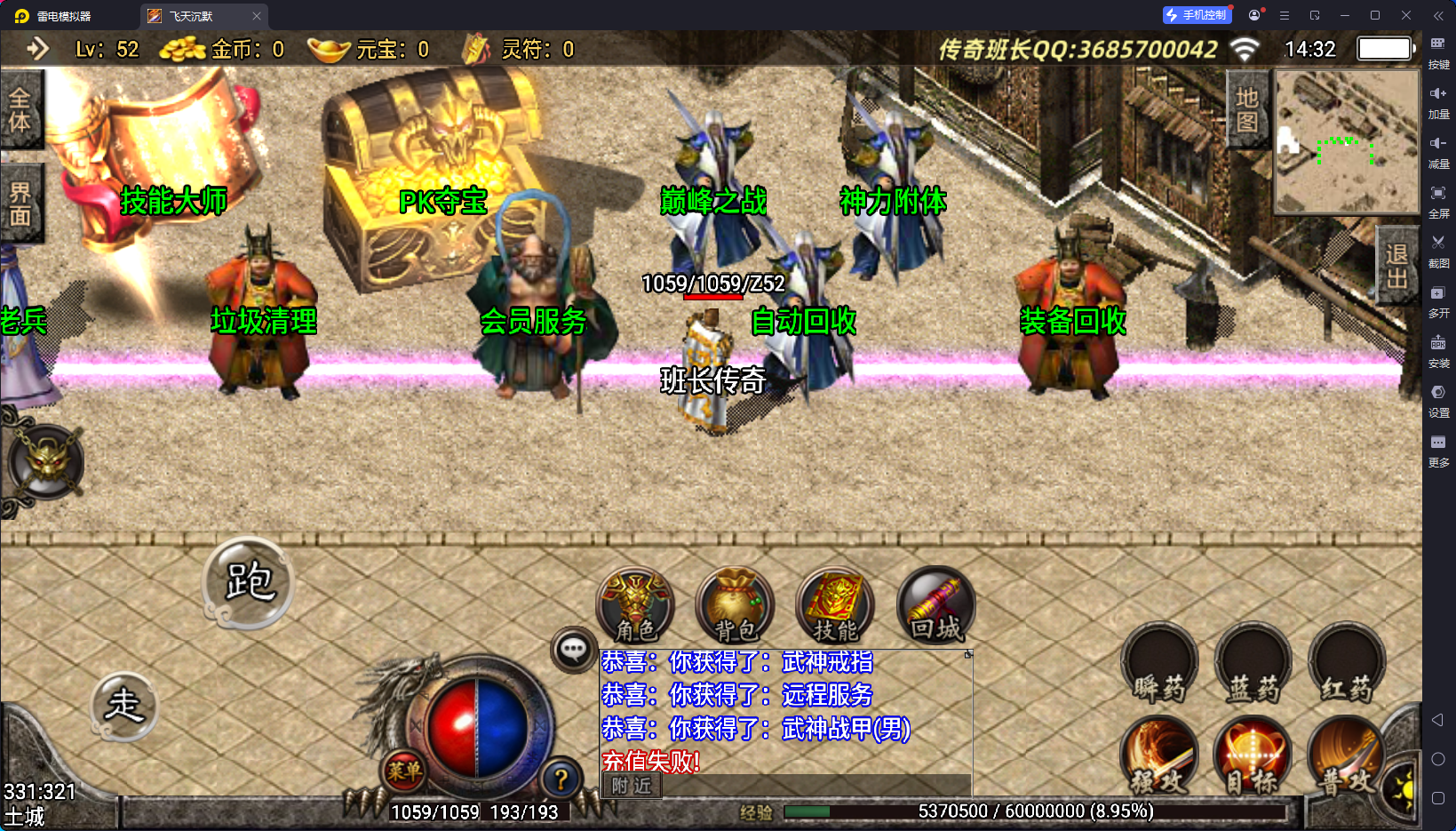Tap the 目标 target selection button

[1253, 755]
